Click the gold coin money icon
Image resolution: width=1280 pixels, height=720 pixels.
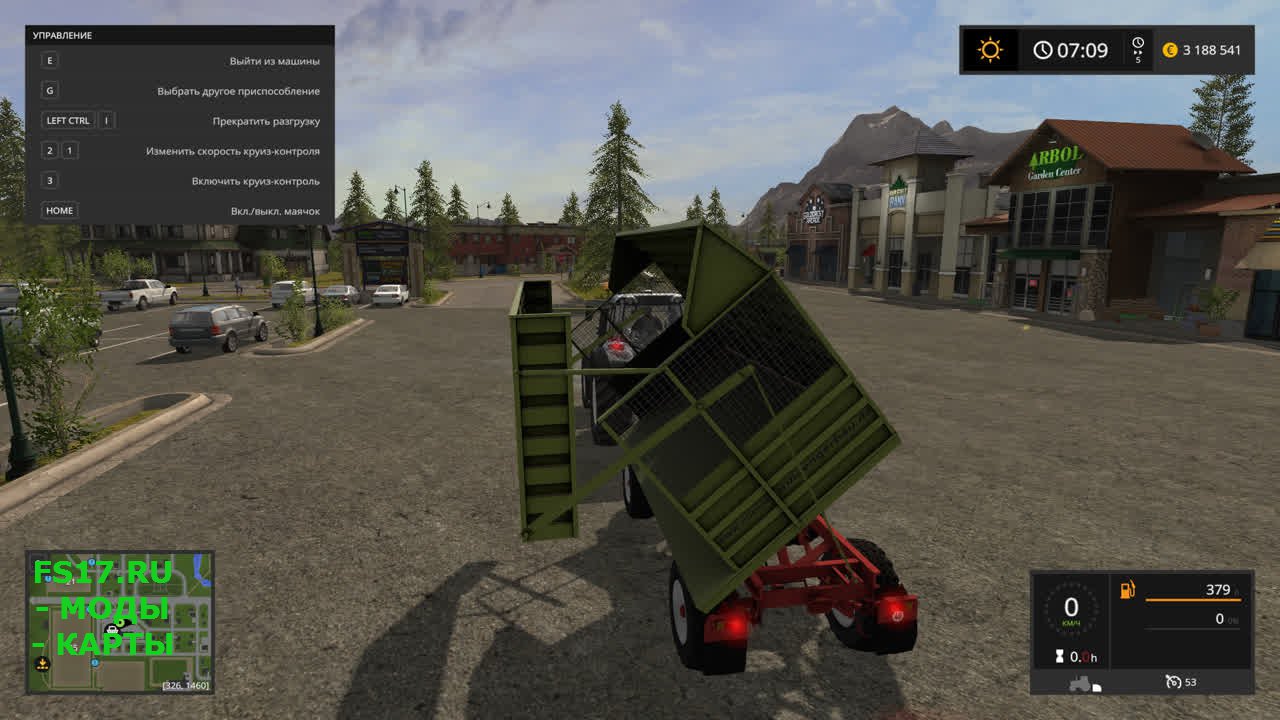pyautogui.click(x=1170, y=50)
